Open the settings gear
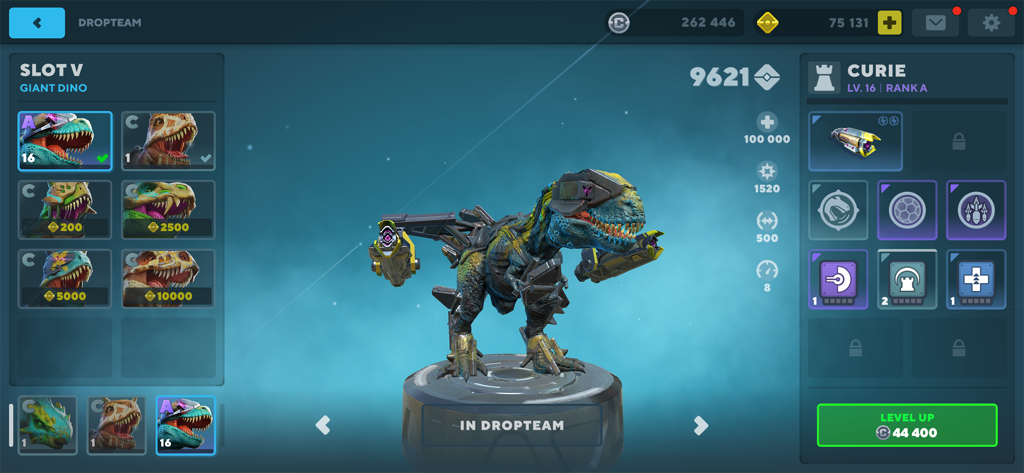Viewport: 1024px width, 473px height. (991, 23)
